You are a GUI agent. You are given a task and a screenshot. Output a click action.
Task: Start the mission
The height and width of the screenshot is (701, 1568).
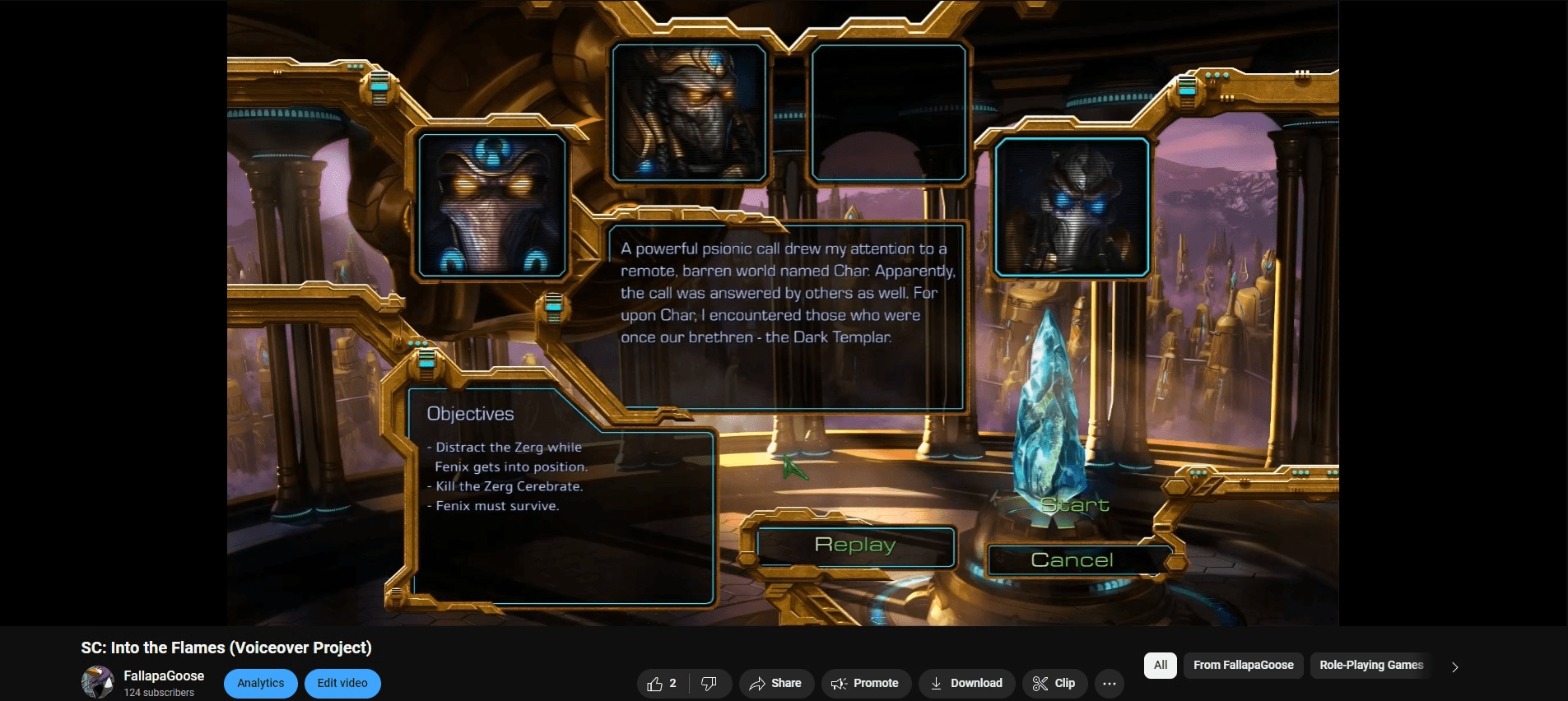[1074, 504]
